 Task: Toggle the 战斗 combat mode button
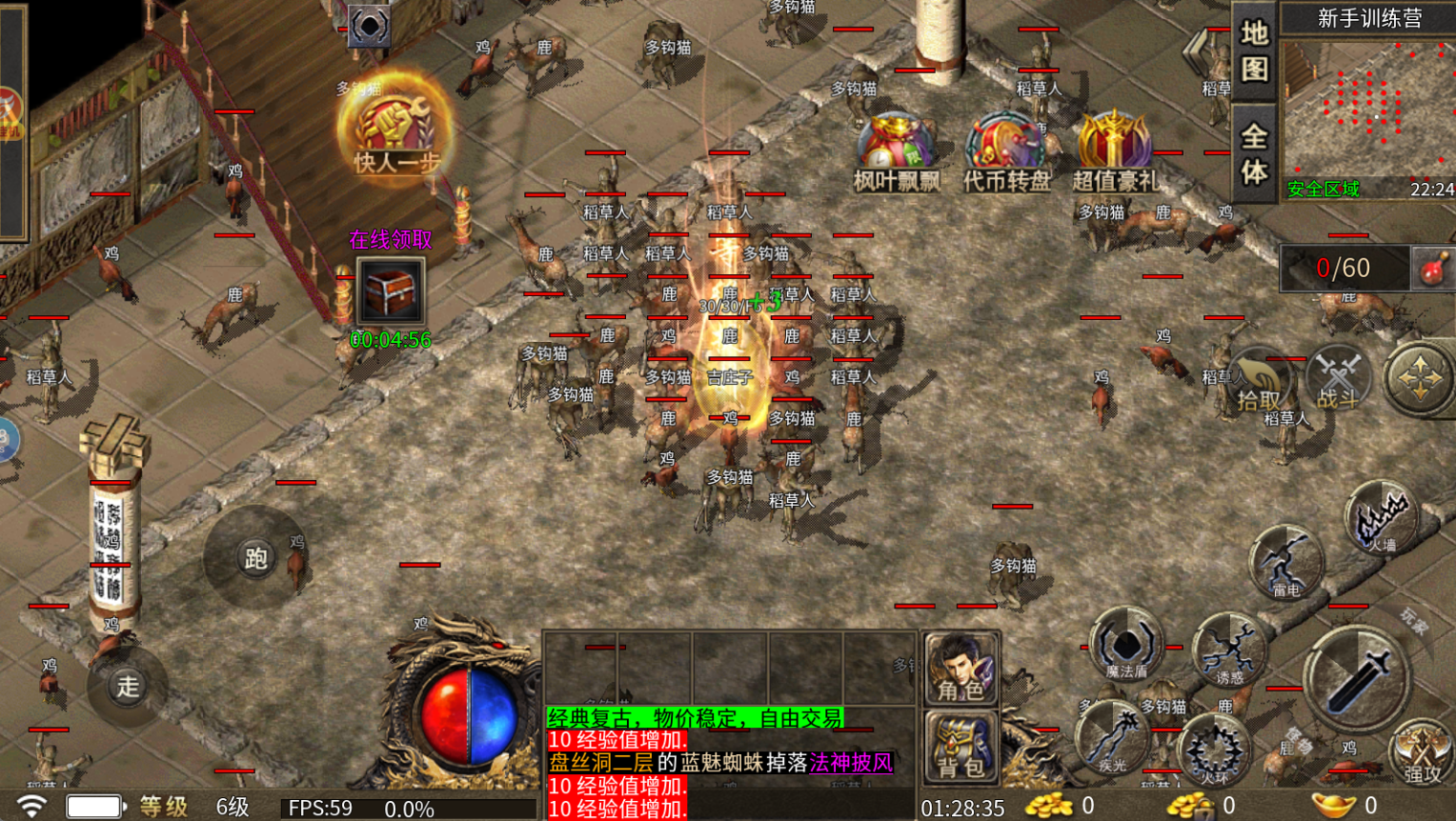tap(1338, 379)
